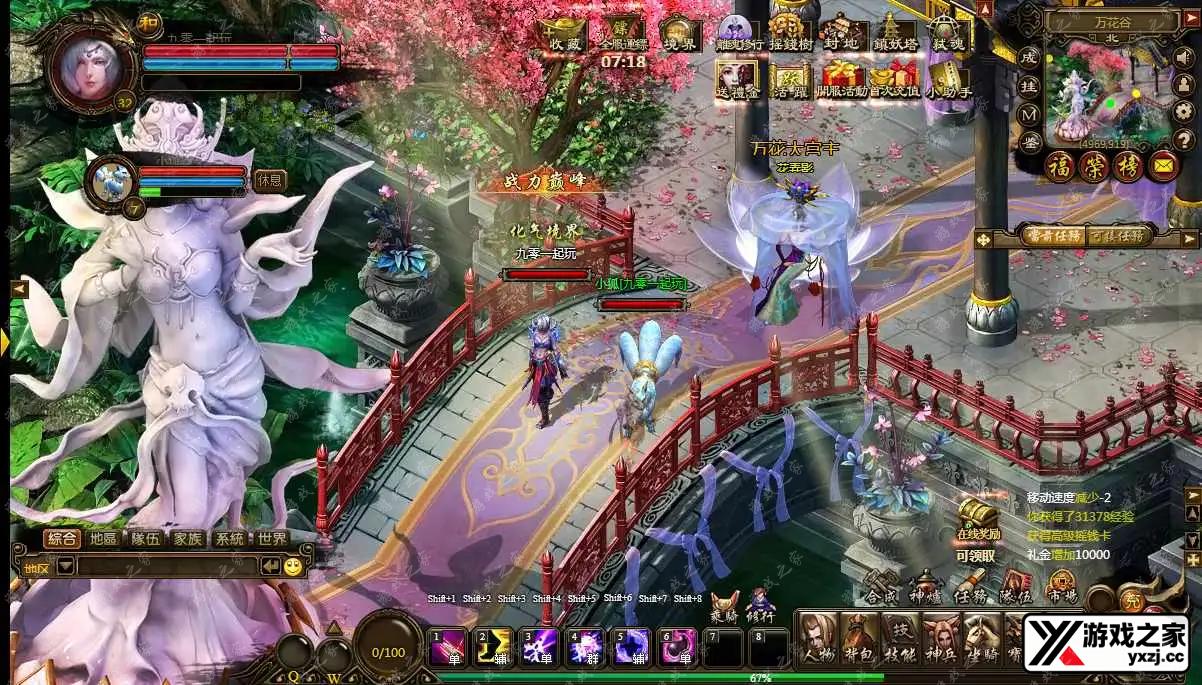This screenshot has width=1202, height=685.
Task: Open the 小助手 helper icon
Action: 946,78
